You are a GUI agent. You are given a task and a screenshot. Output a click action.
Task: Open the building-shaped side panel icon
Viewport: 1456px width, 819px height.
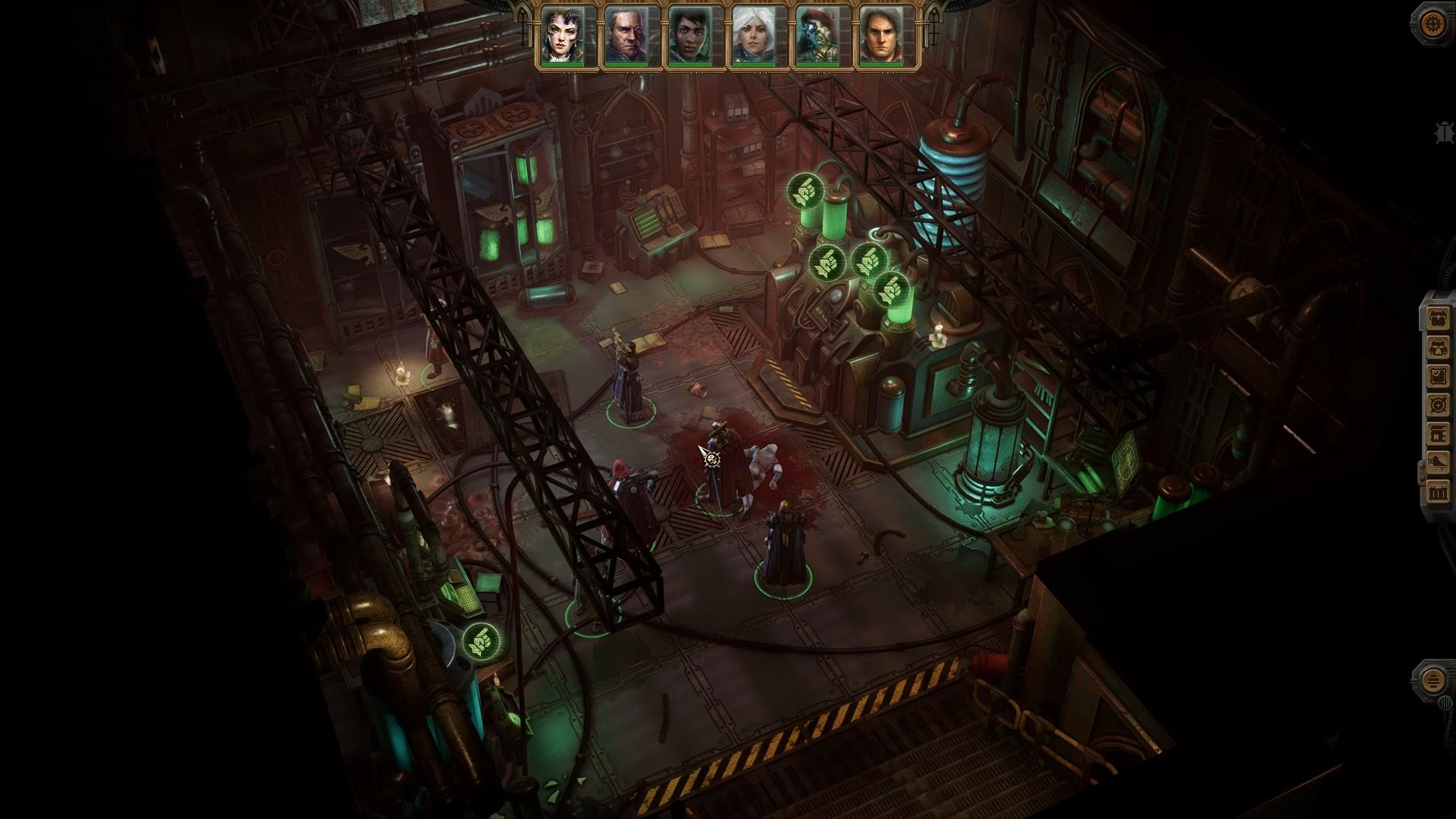tap(1439, 435)
